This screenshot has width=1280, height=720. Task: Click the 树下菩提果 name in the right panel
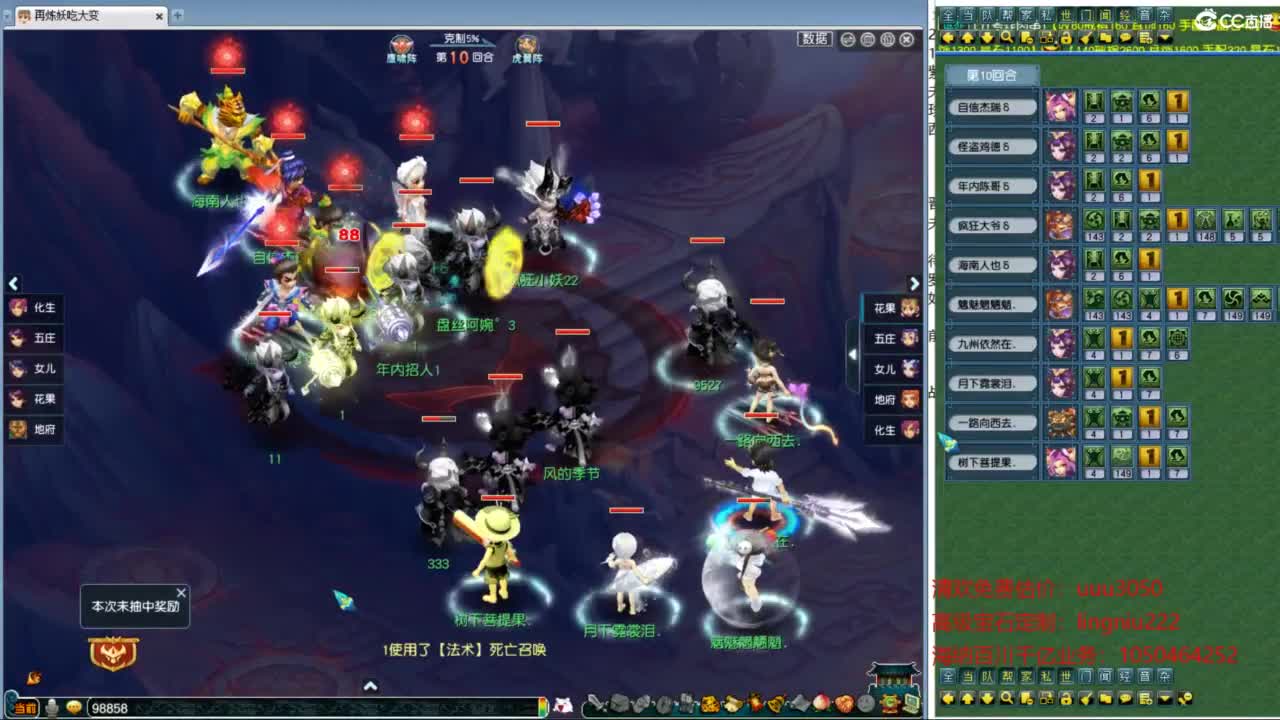[991, 462]
